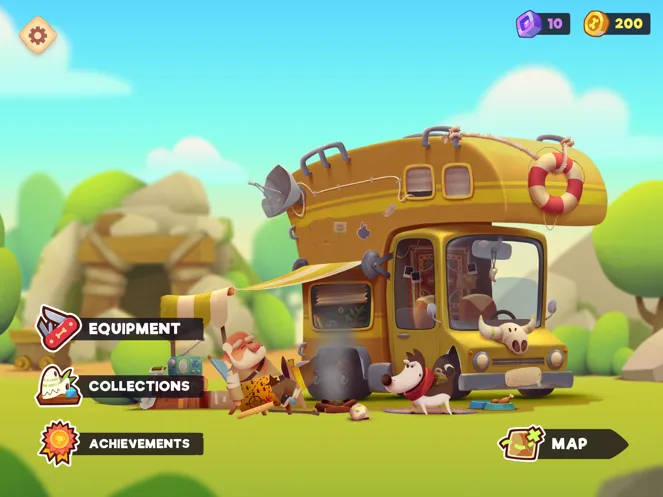Open the Map
Screen dimensions: 663x497
[x=565, y=443]
